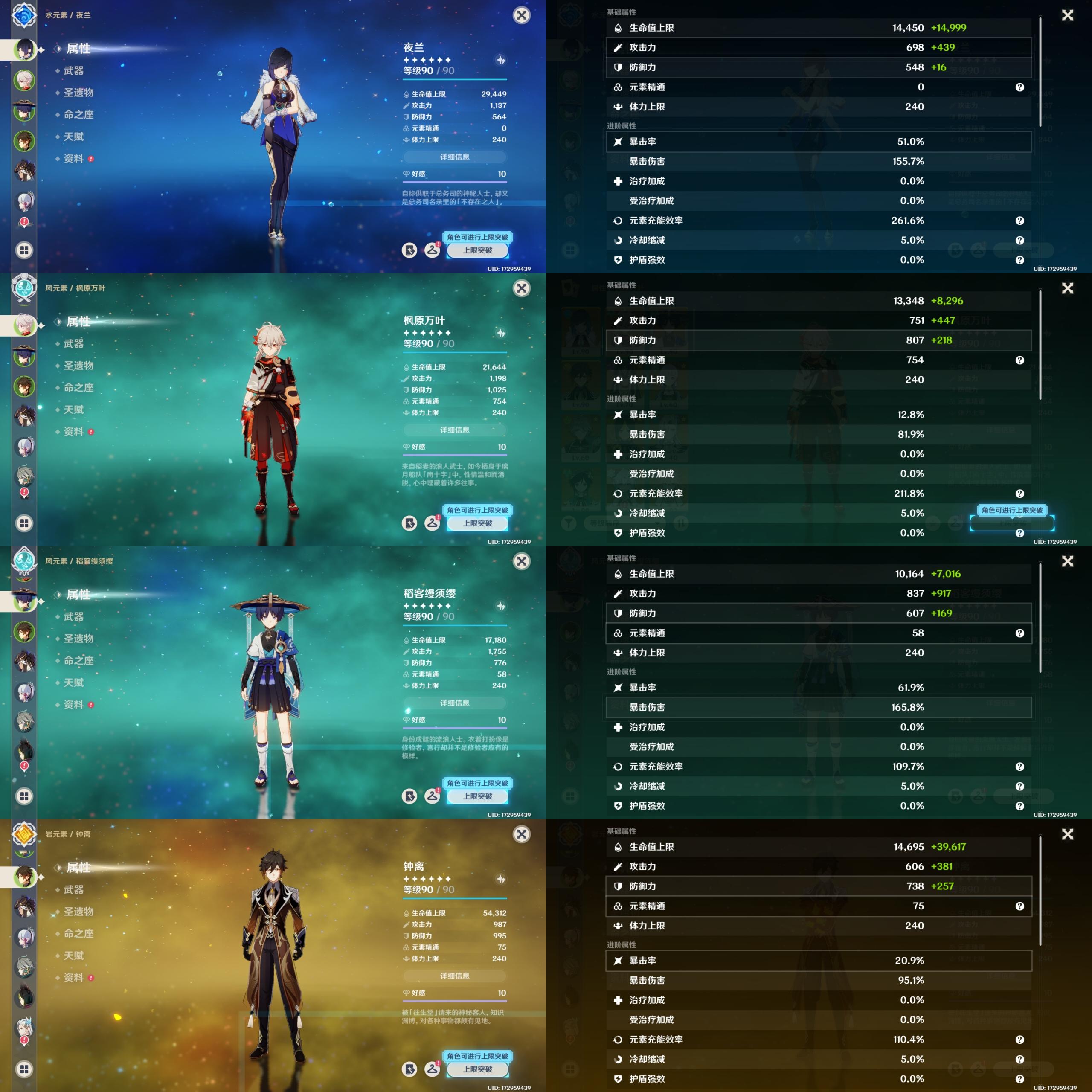The width and height of the screenshot is (1092, 1092).
Task: Select 属性 entry on 钟离's screen
Action: tap(78, 868)
